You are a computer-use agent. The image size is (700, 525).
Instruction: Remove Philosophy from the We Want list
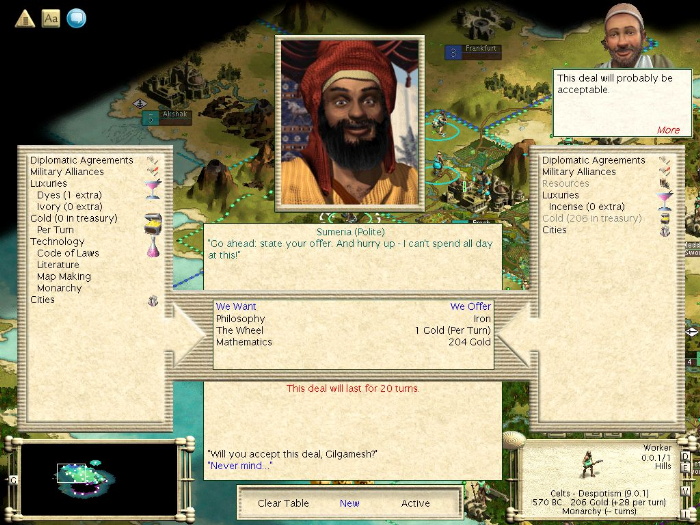coord(241,319)
